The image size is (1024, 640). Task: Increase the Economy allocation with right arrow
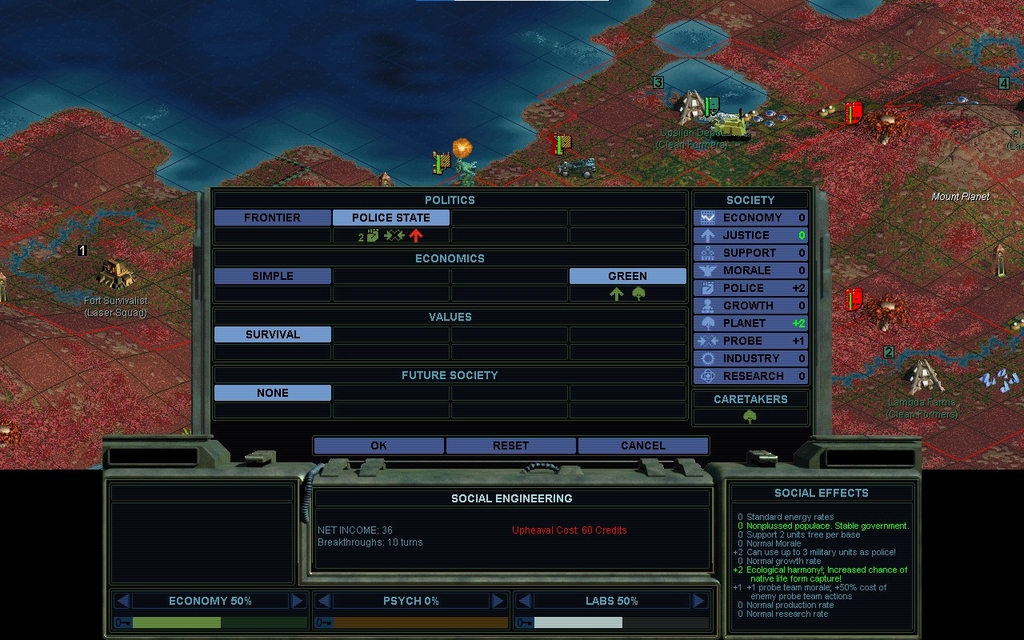point(297,601)
